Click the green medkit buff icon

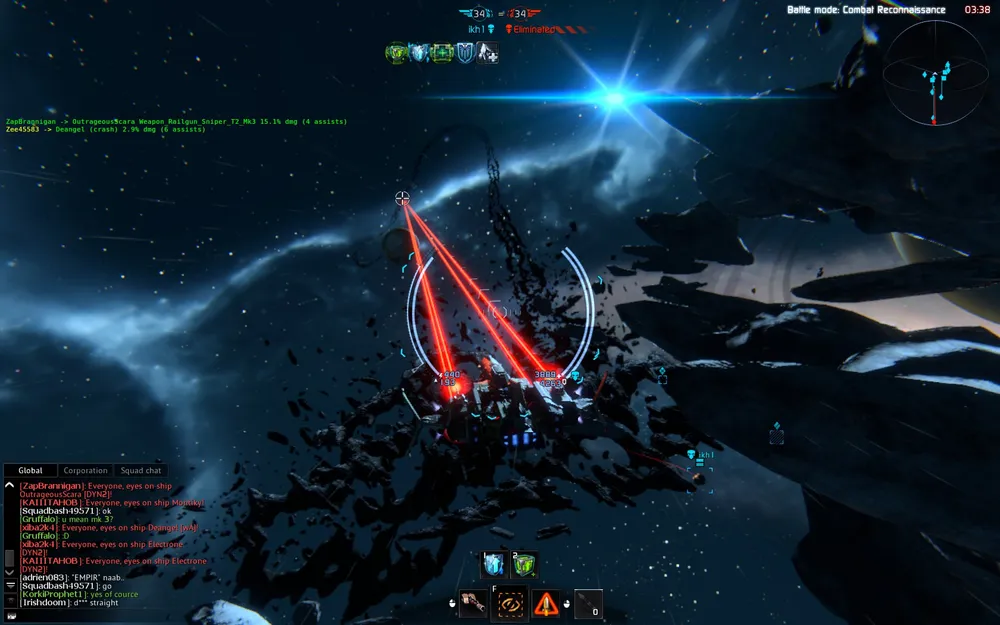click(x=443, y=52)
